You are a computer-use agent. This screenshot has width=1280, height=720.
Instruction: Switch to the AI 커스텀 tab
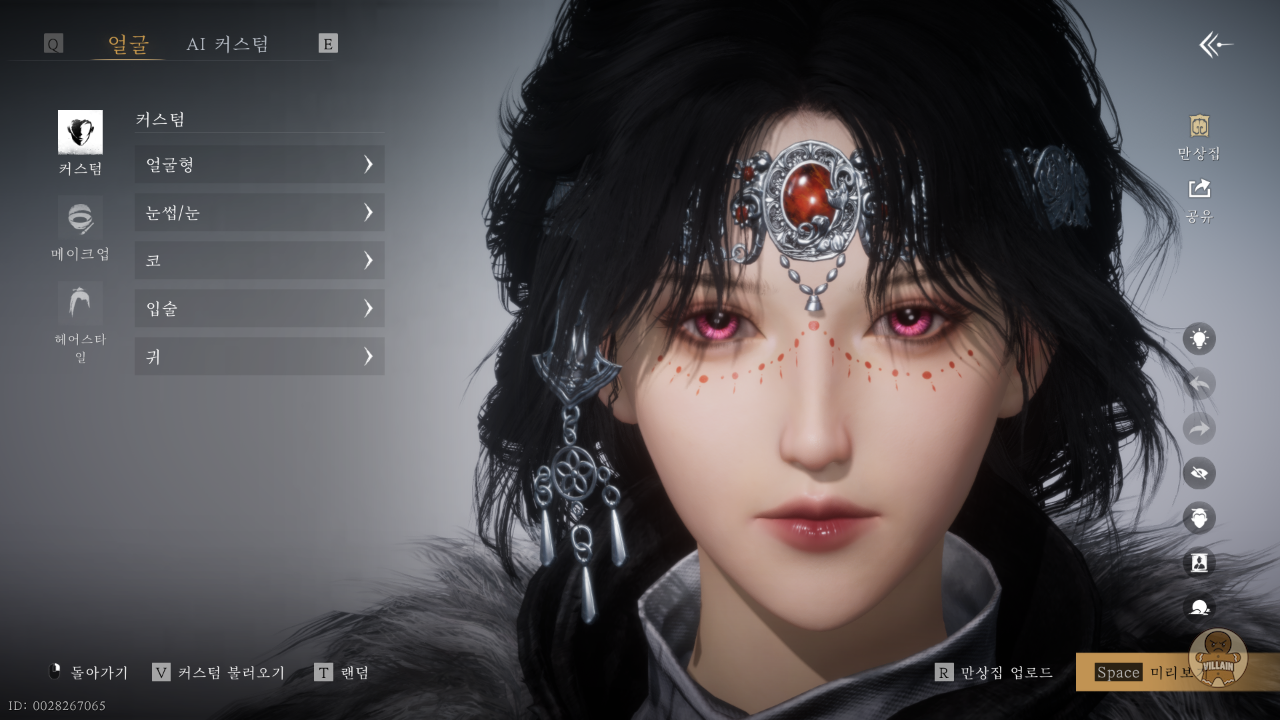pyautogui.click(x=227, y=44)
